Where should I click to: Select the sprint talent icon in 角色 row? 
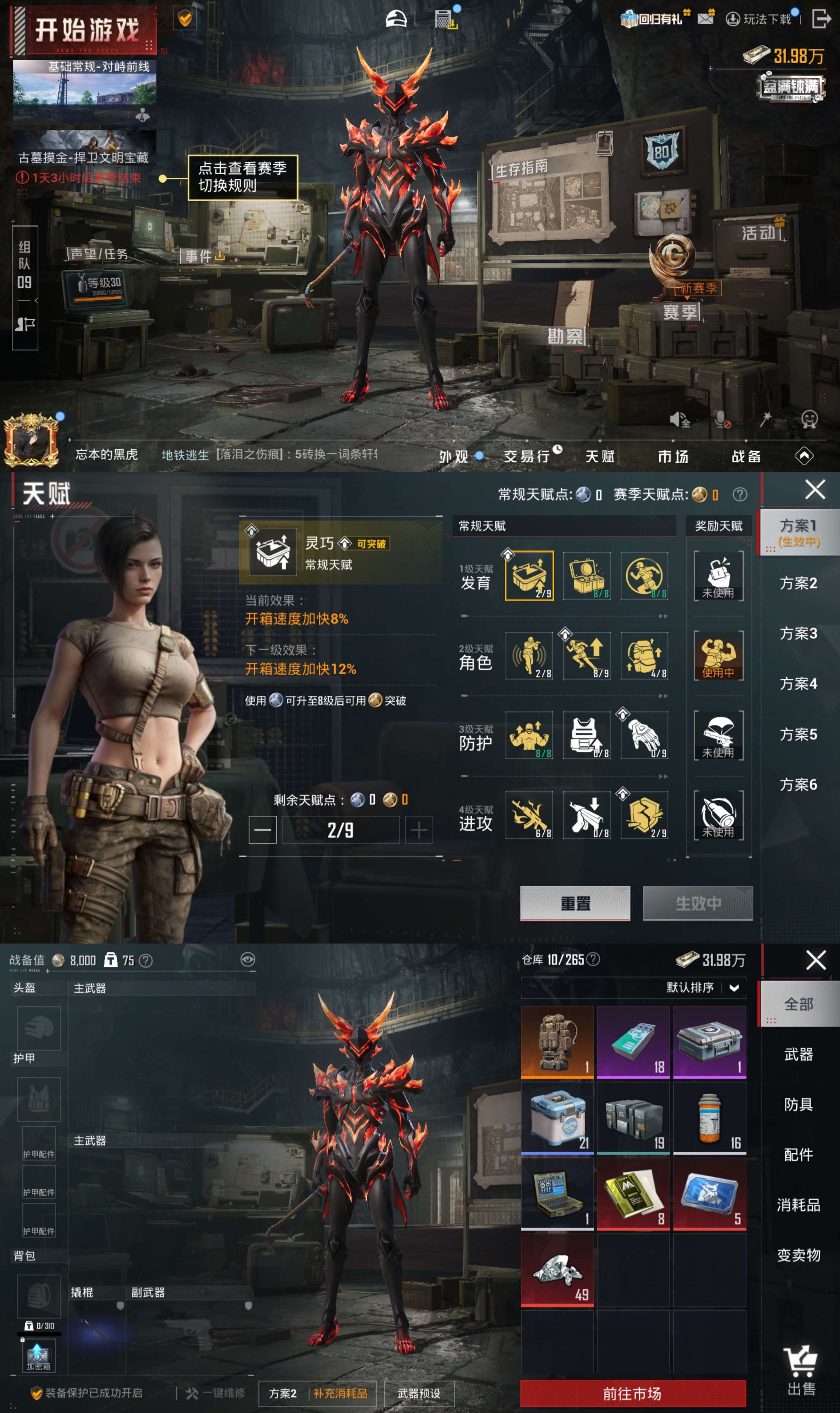point(586,656)
